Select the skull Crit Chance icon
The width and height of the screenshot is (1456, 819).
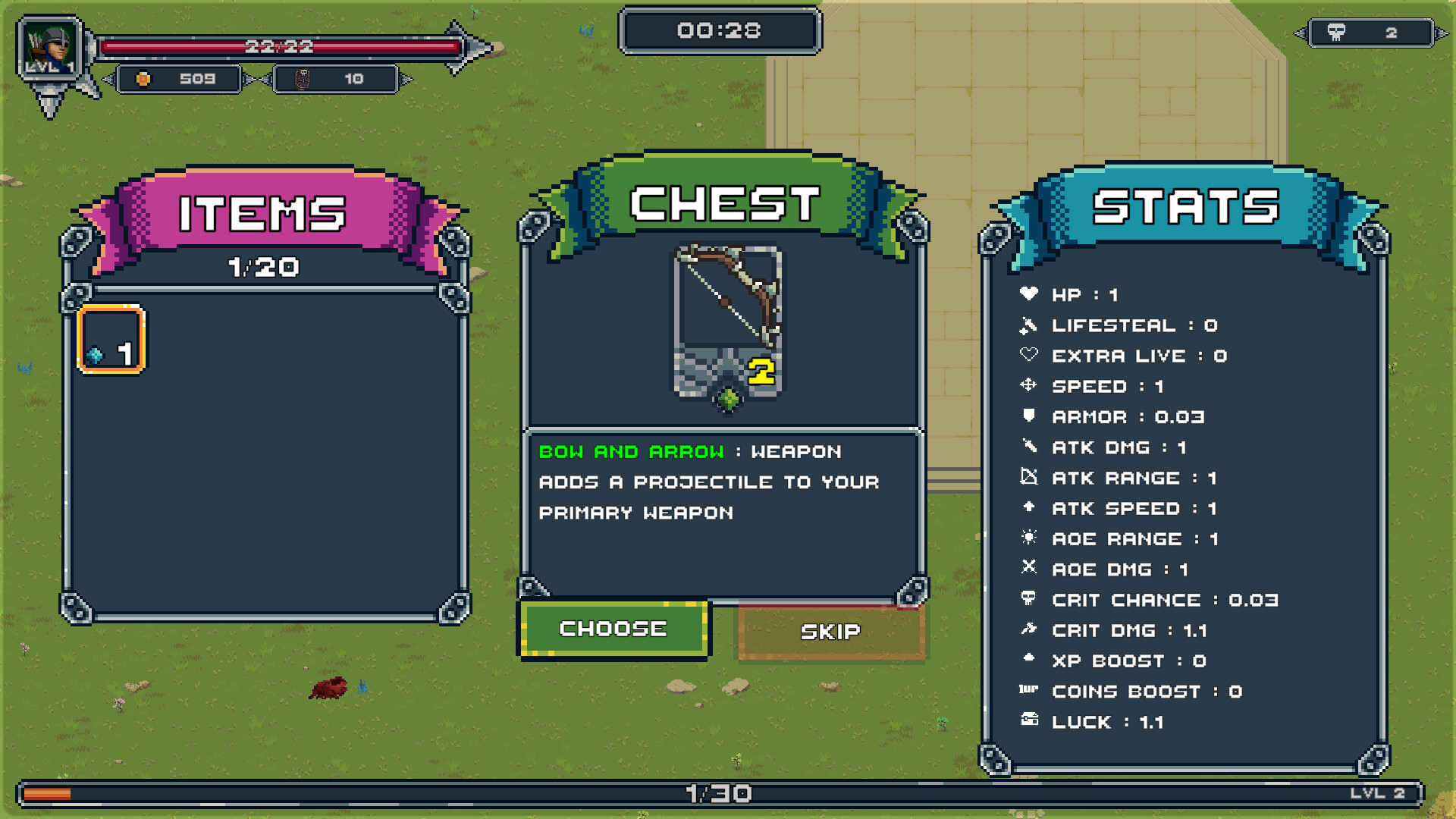(x=1029, y=600)
